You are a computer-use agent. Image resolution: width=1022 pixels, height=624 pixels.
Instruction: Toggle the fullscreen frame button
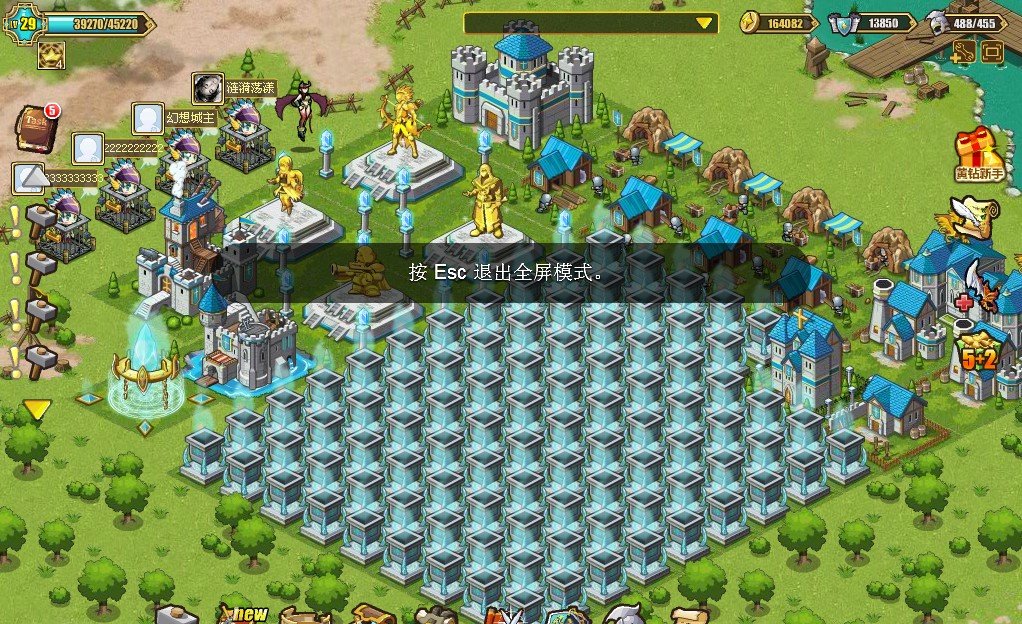pos(992,53)
